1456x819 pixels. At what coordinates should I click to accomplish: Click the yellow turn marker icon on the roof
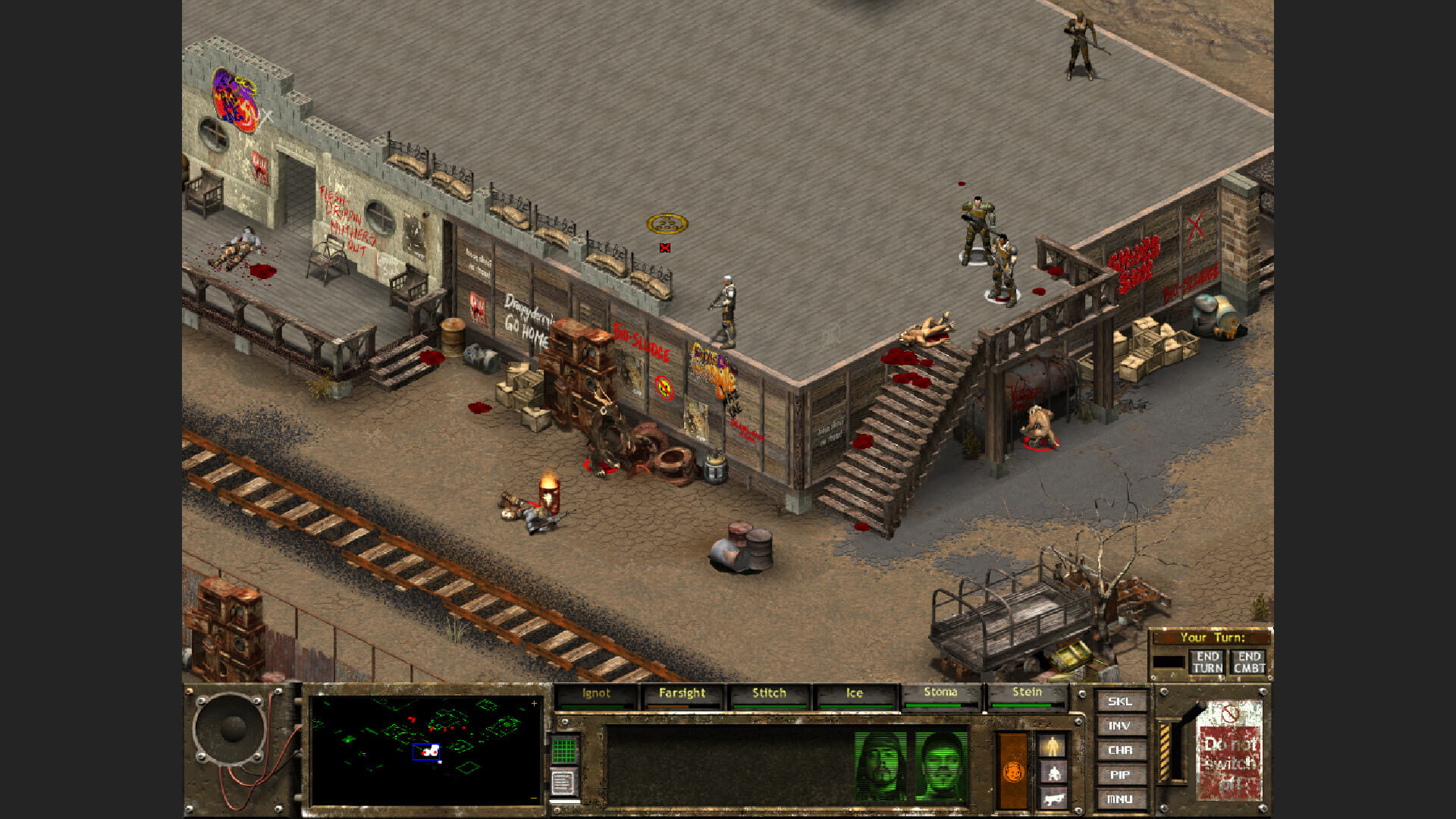(x=666, y=224)
